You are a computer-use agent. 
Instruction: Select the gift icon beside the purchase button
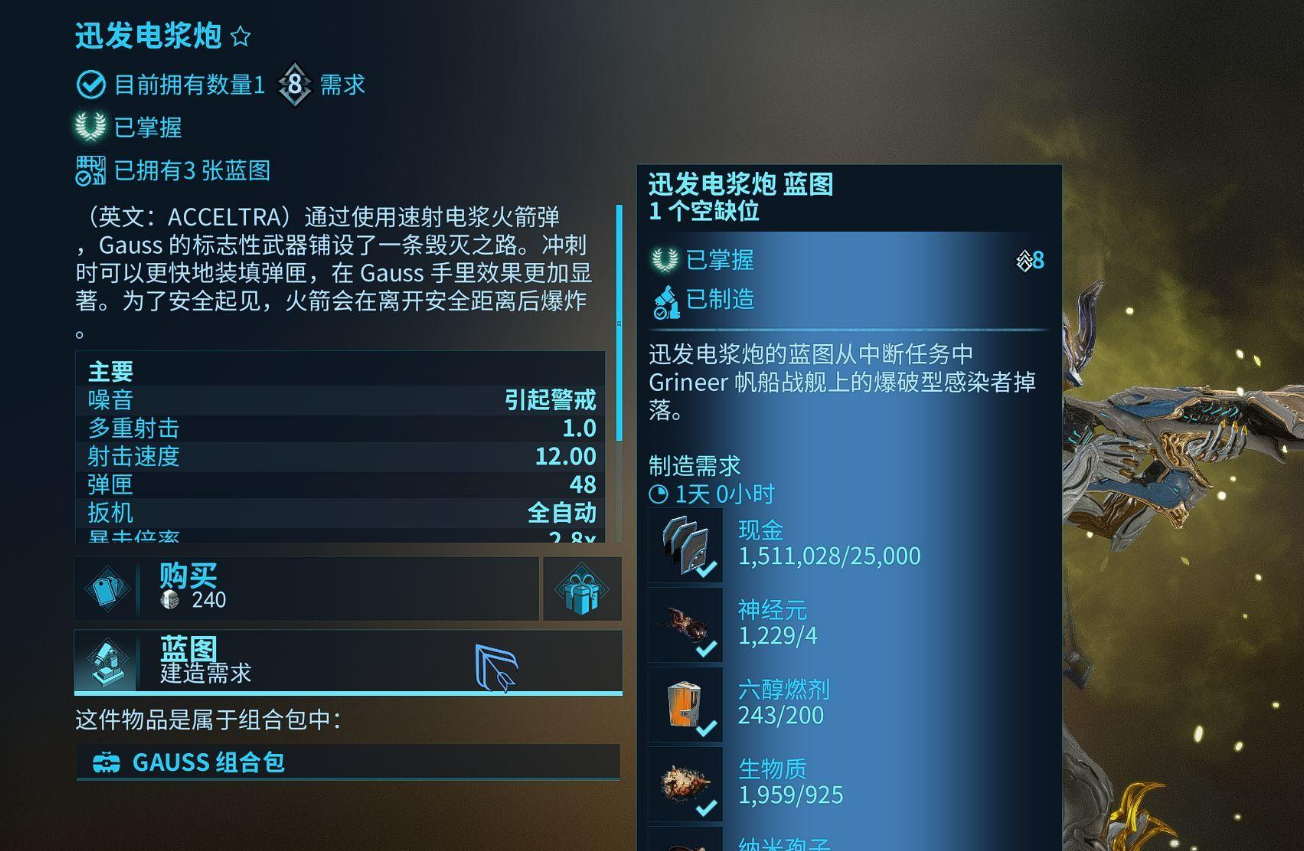[581, 590]
